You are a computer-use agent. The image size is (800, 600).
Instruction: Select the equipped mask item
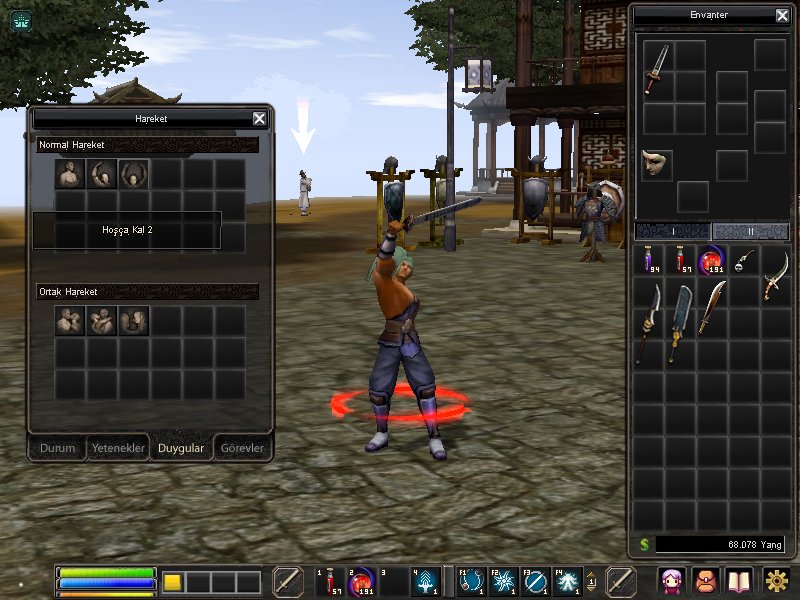click(x=657, y=165)
